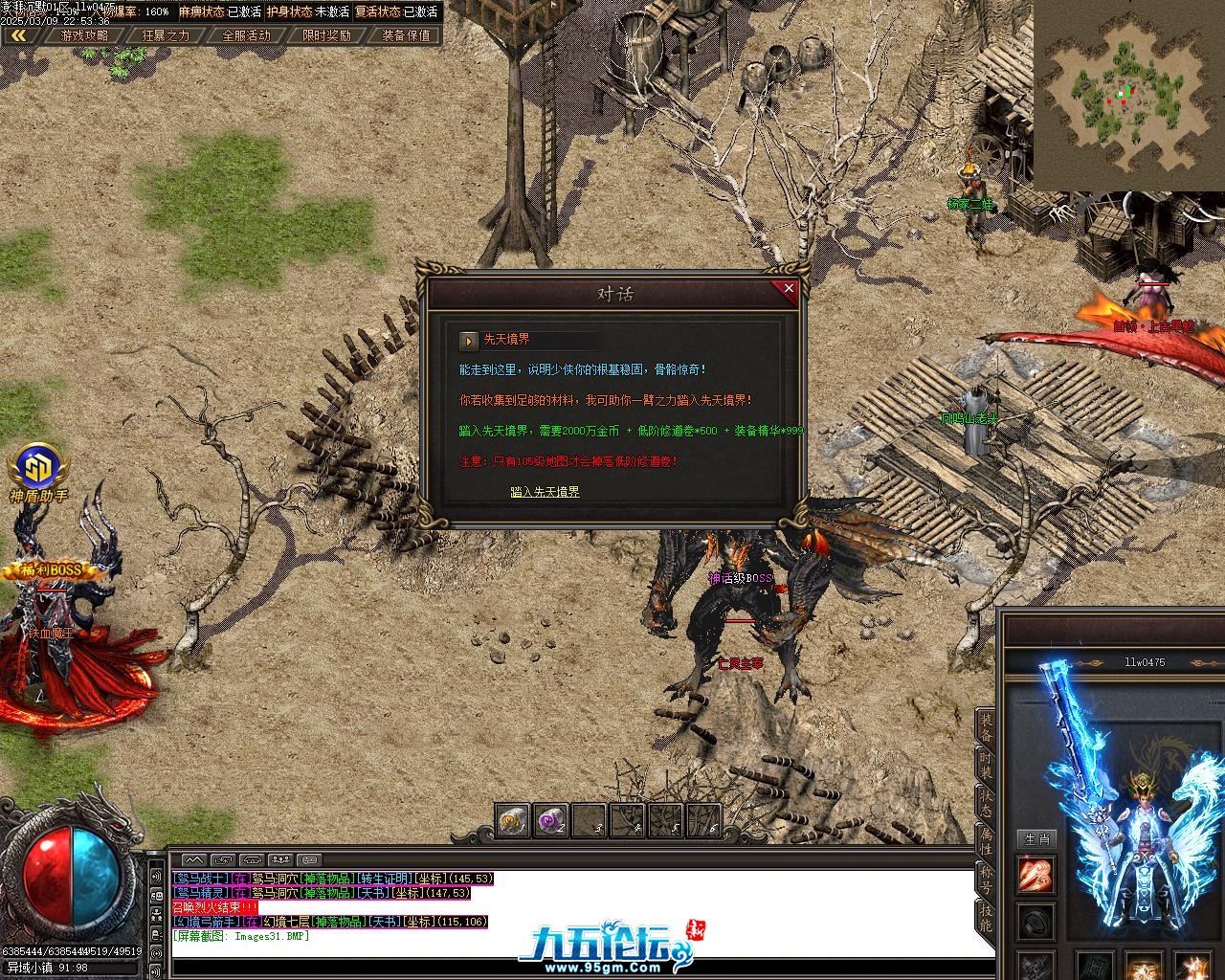This screenshot has height=980, width=1225.
Task: Open the 全服活动 events menu
Action: tap(246, 35)
